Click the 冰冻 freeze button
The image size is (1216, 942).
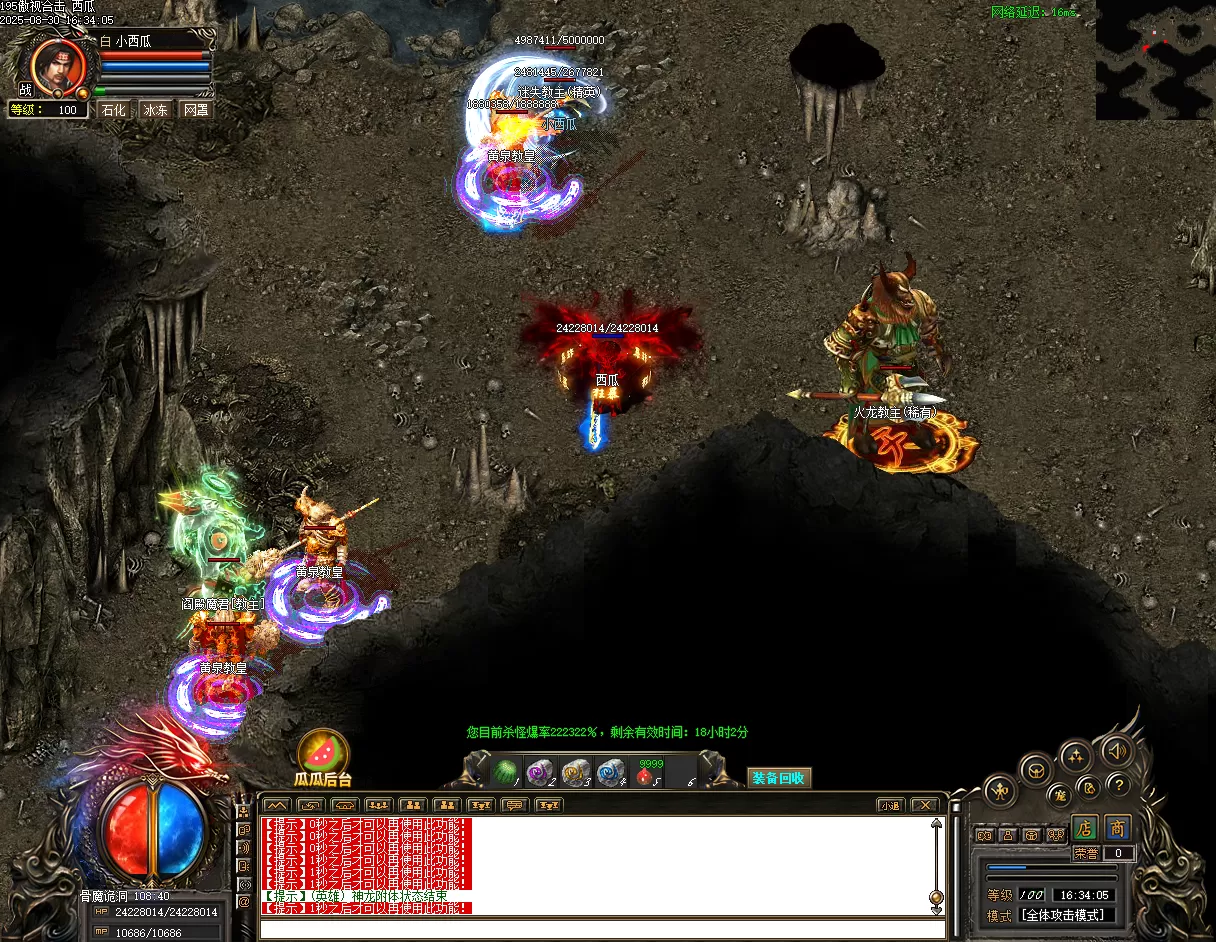click(x=155, y=110)
